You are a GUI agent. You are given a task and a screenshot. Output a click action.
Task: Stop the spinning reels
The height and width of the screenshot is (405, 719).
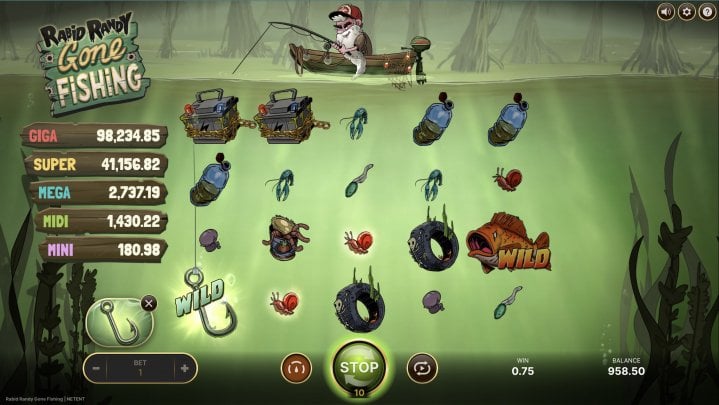[x=359, y=367]
